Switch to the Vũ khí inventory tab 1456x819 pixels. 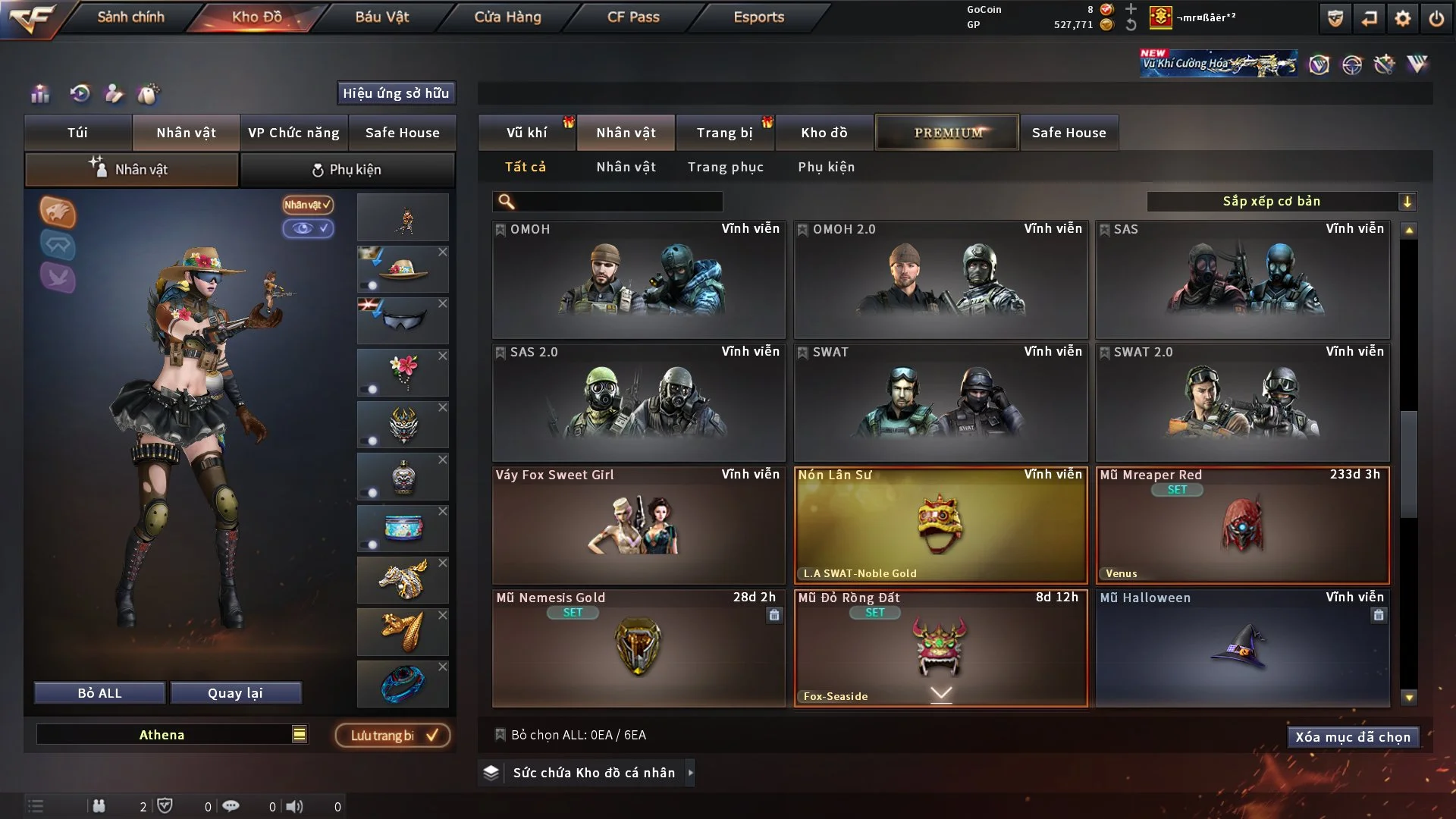coord(526,133)
